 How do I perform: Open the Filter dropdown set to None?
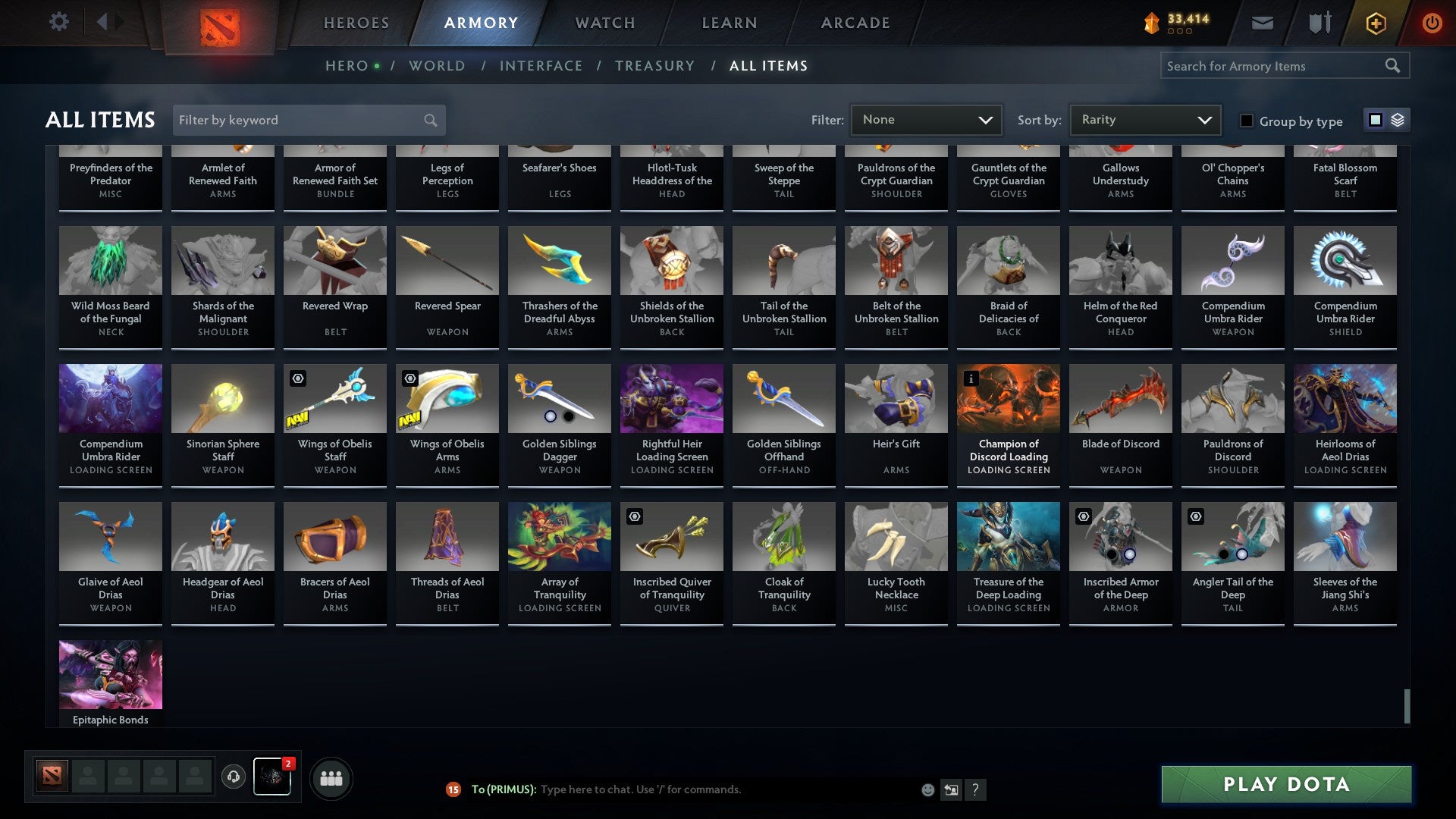pos(926,119)
